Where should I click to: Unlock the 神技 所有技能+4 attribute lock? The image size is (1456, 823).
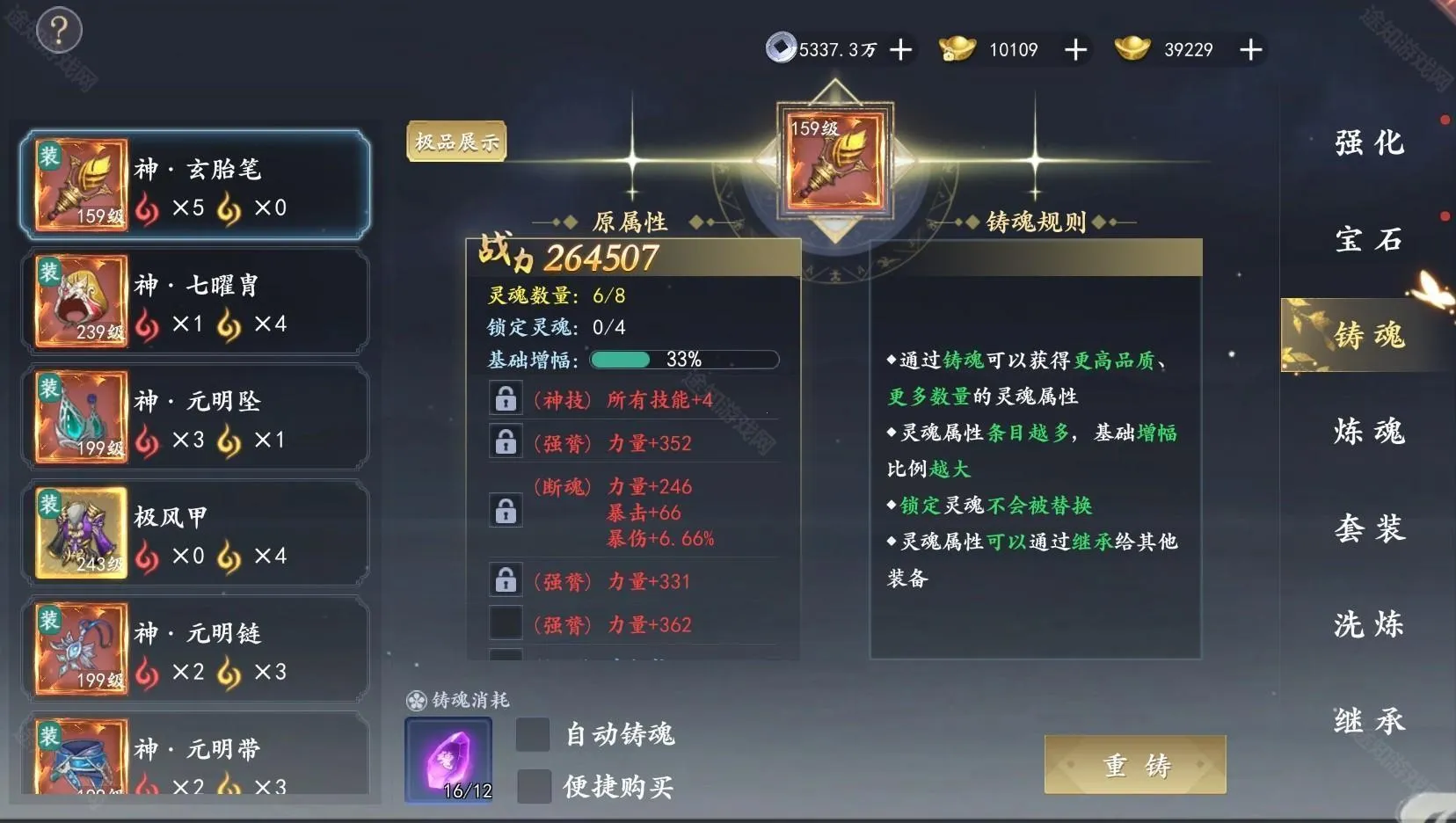coord(506,398)
